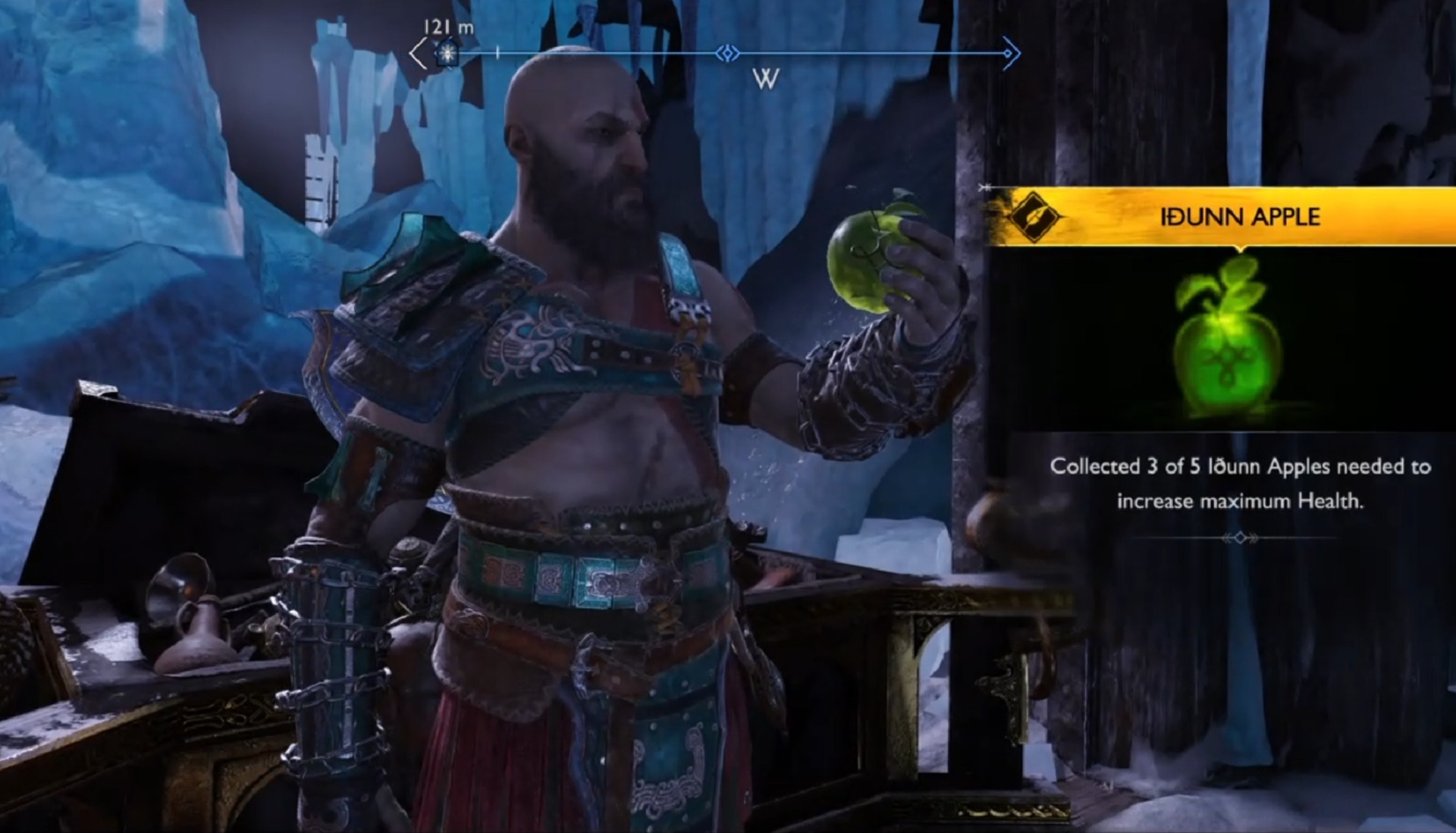Viewport: 1456px width, 833px height.
Task: Select the blue diamond marker on the compass
Action: [x=727, y=53]
